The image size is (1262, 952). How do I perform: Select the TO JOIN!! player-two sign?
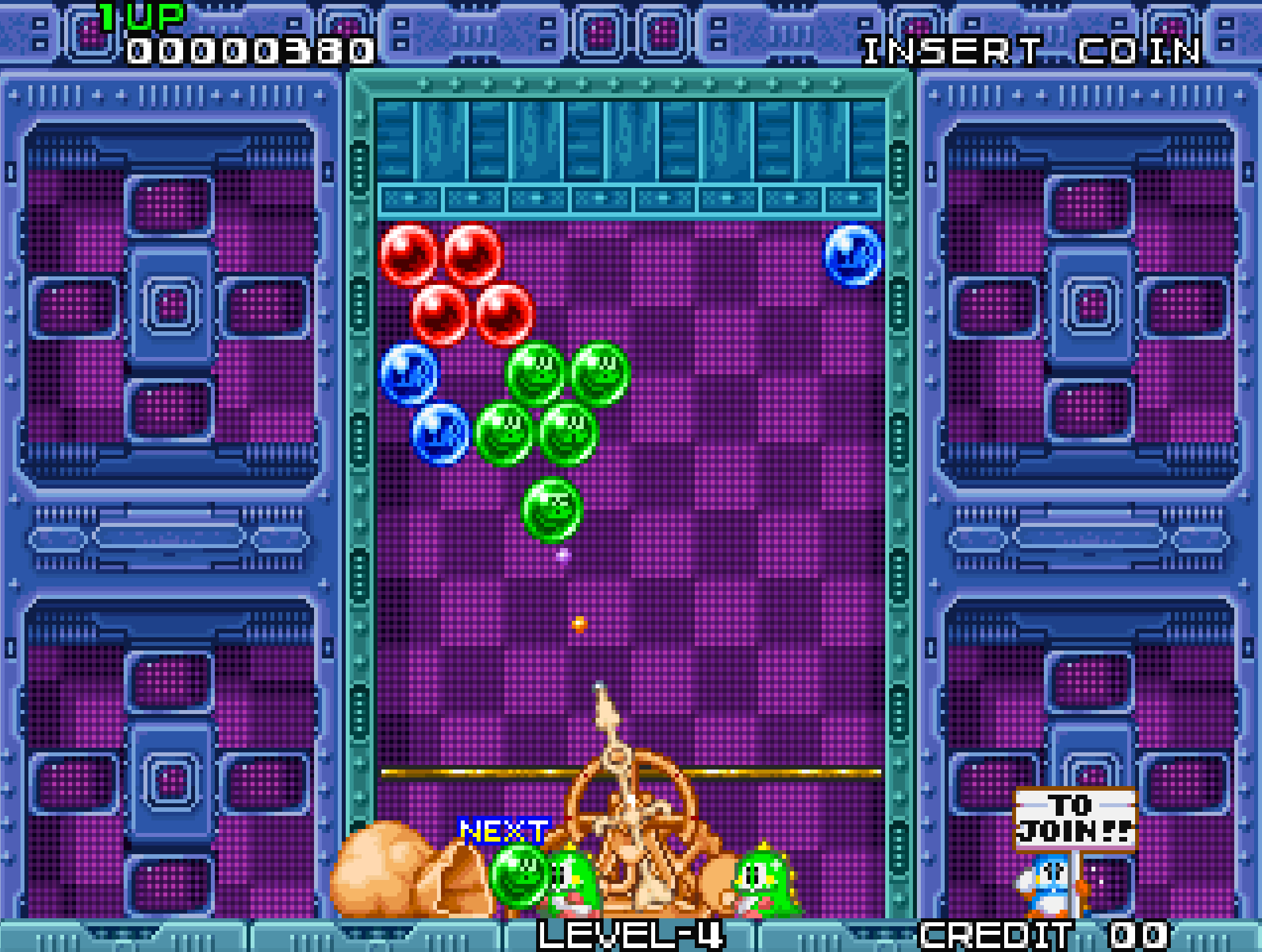pos(1074,819)
